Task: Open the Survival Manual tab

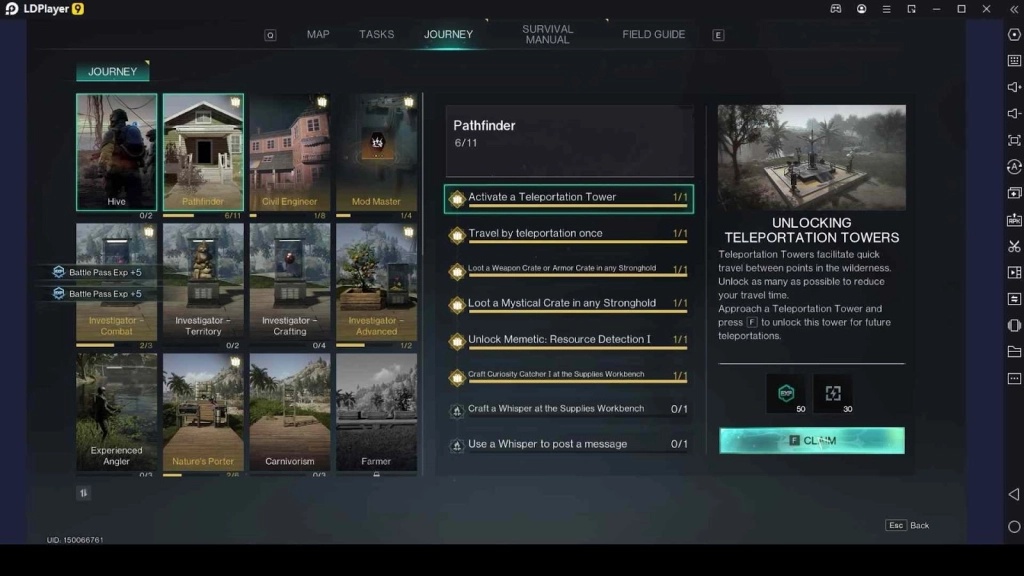Action: coord(548,34)
